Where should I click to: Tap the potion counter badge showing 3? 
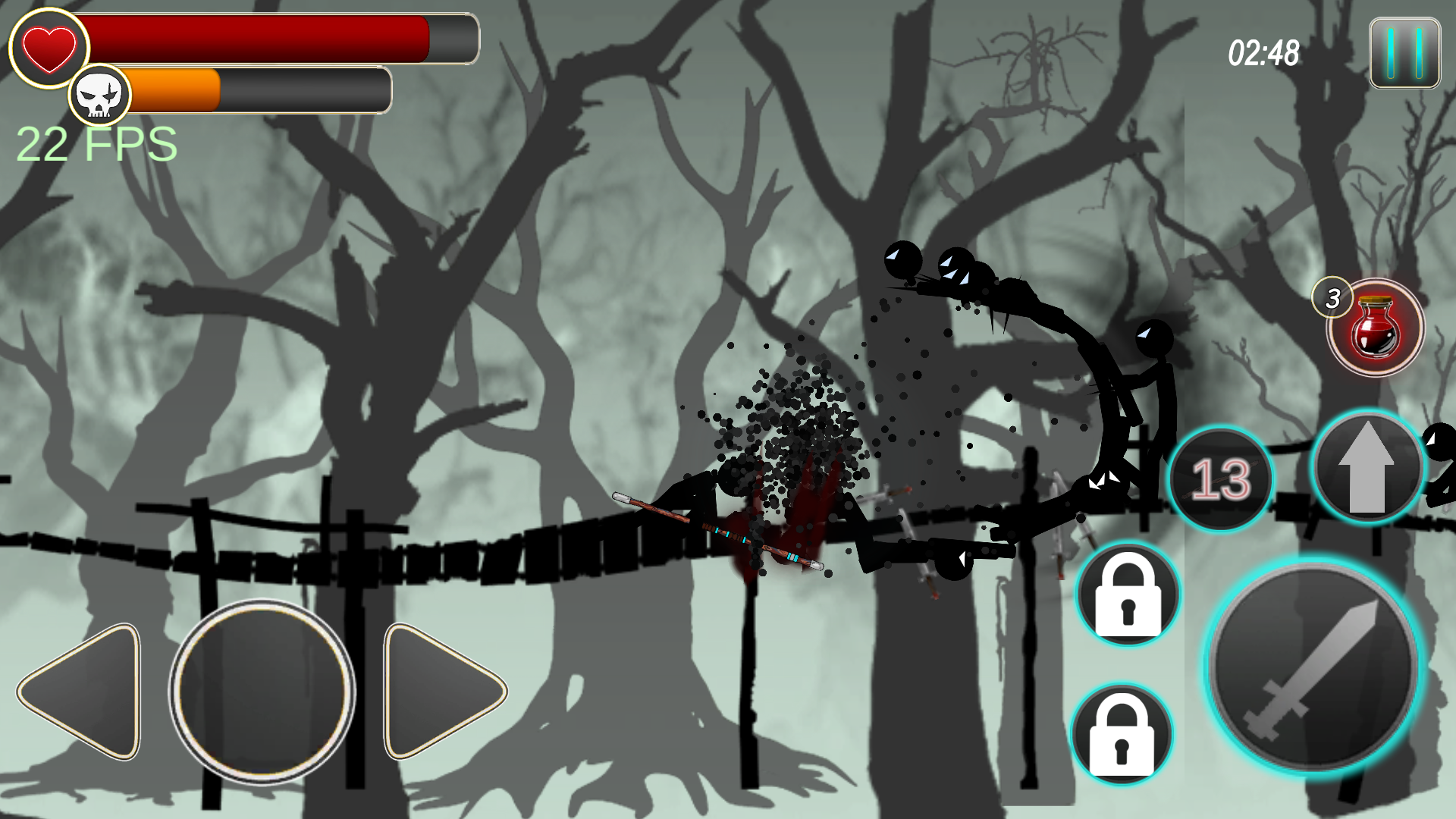tap(1332, 298)
